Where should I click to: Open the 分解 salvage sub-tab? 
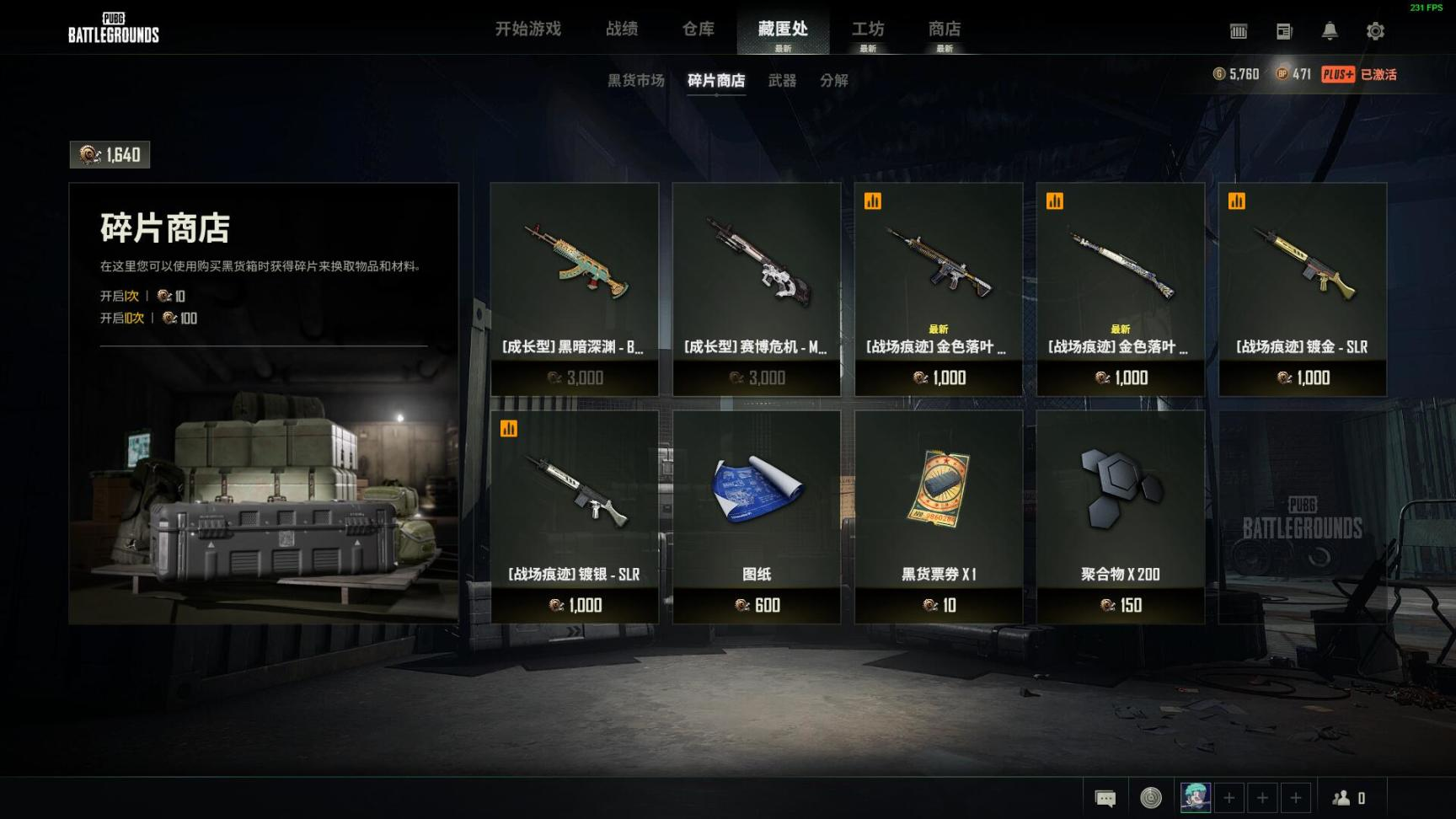[834, 81]
